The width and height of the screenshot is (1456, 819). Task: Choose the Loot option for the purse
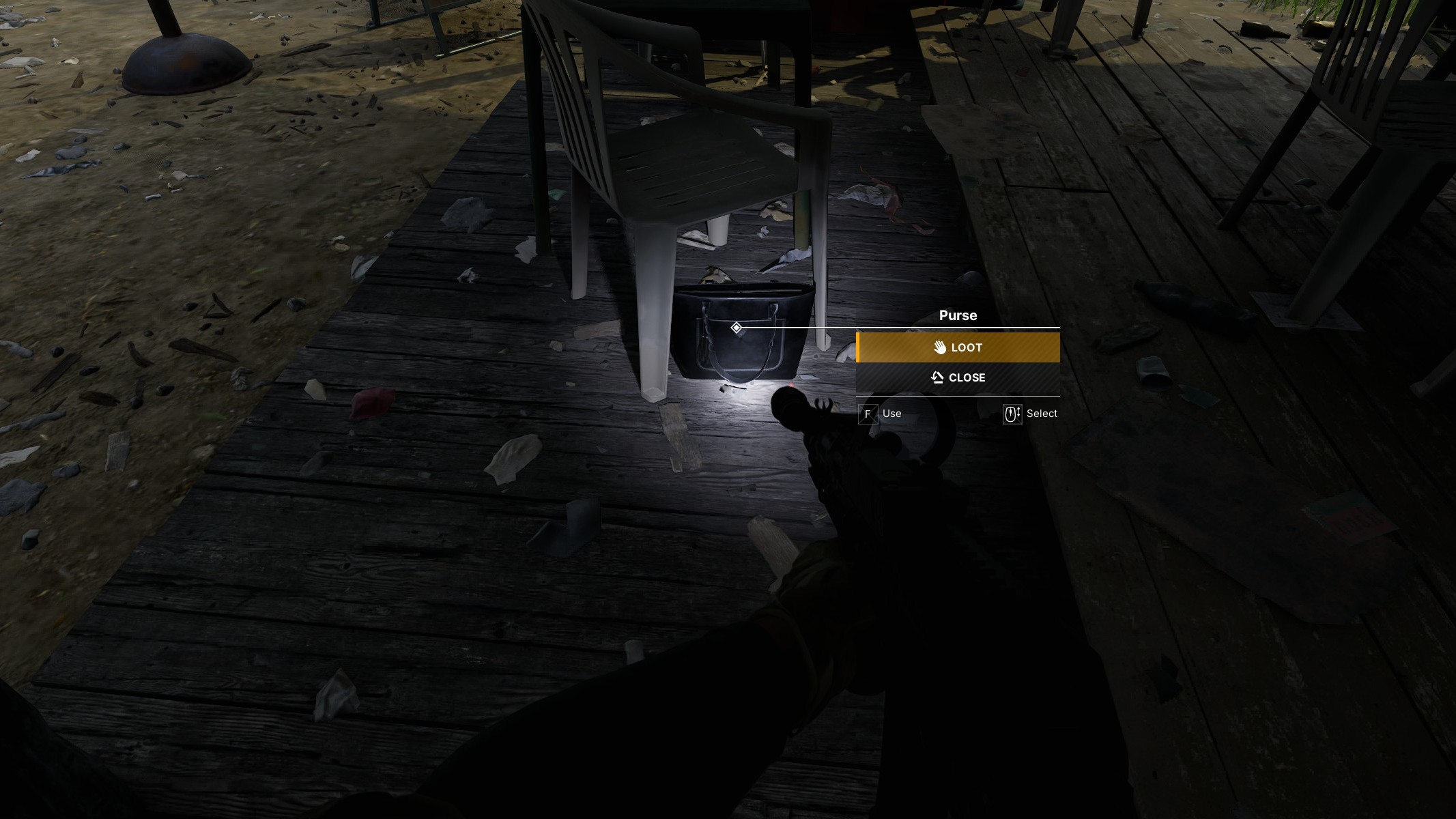pyautogui.click(x=958, y=347)
